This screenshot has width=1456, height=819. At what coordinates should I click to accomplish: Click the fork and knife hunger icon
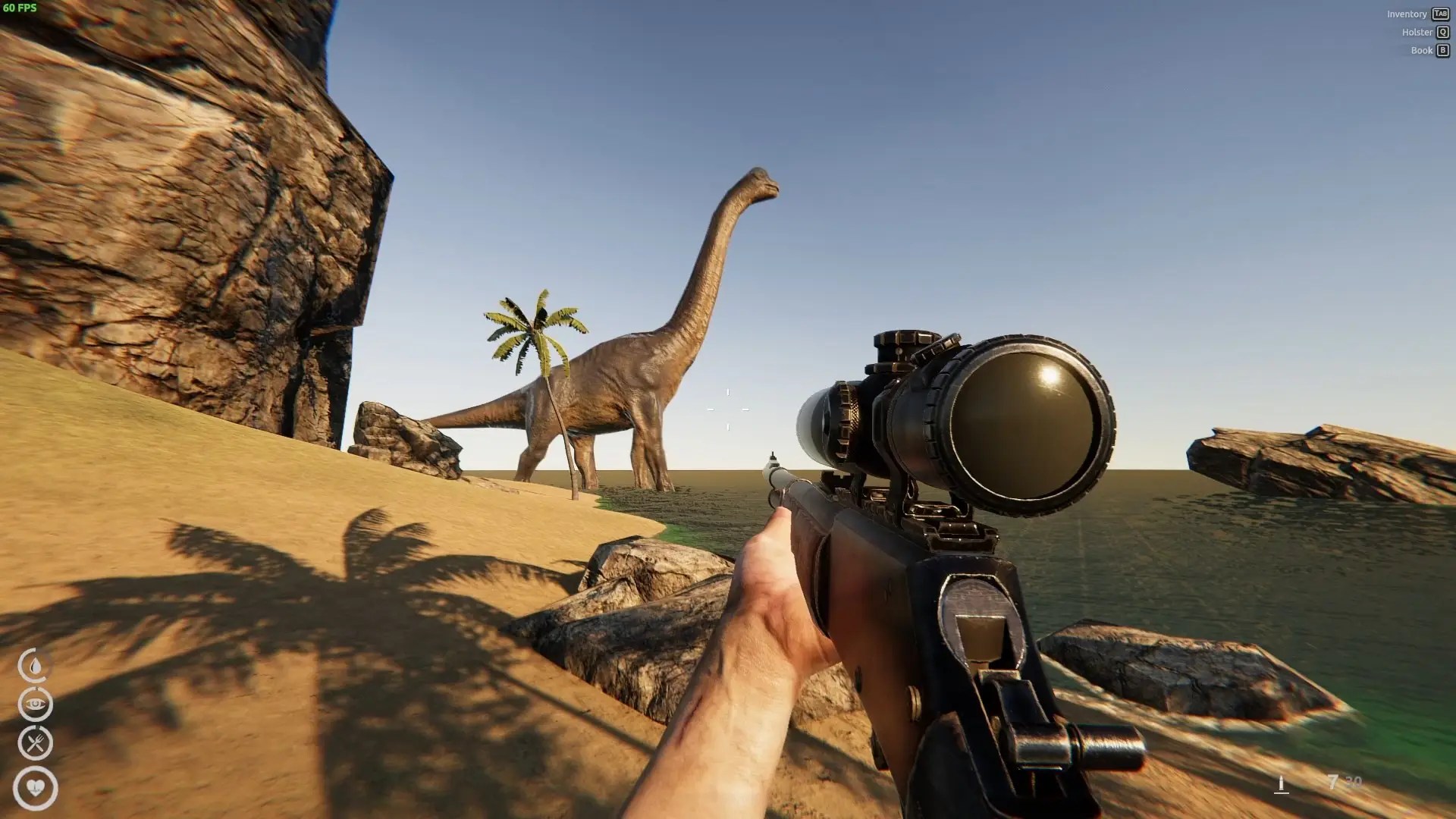(35, 743)
